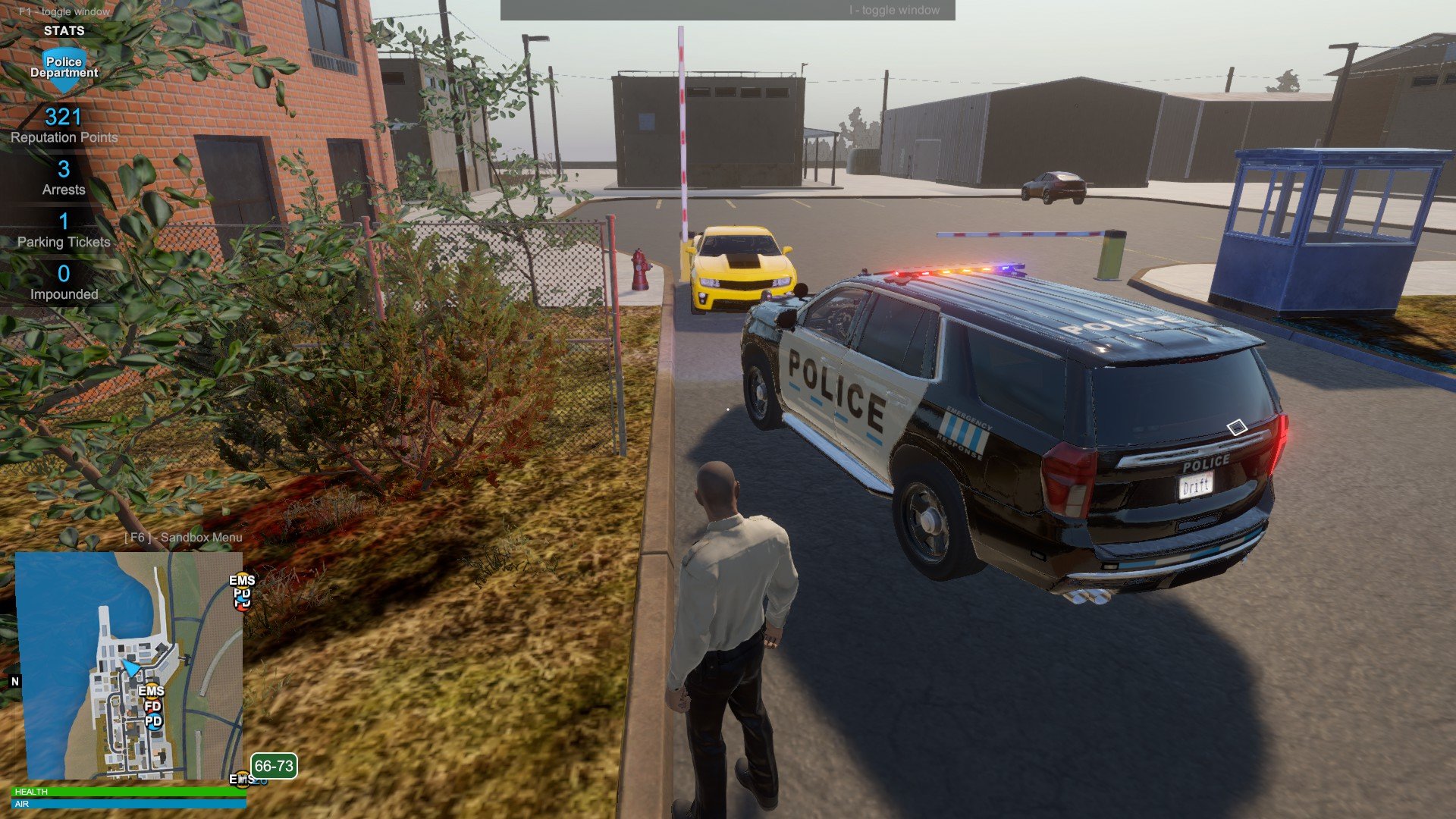1456x819 pixels.
Task: Select the FD marker on the minimap
Action: 152,706
